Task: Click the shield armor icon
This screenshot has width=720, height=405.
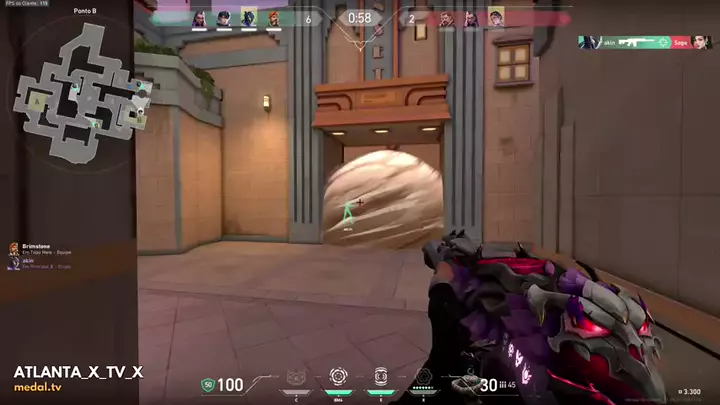Action: click(208, 384)
